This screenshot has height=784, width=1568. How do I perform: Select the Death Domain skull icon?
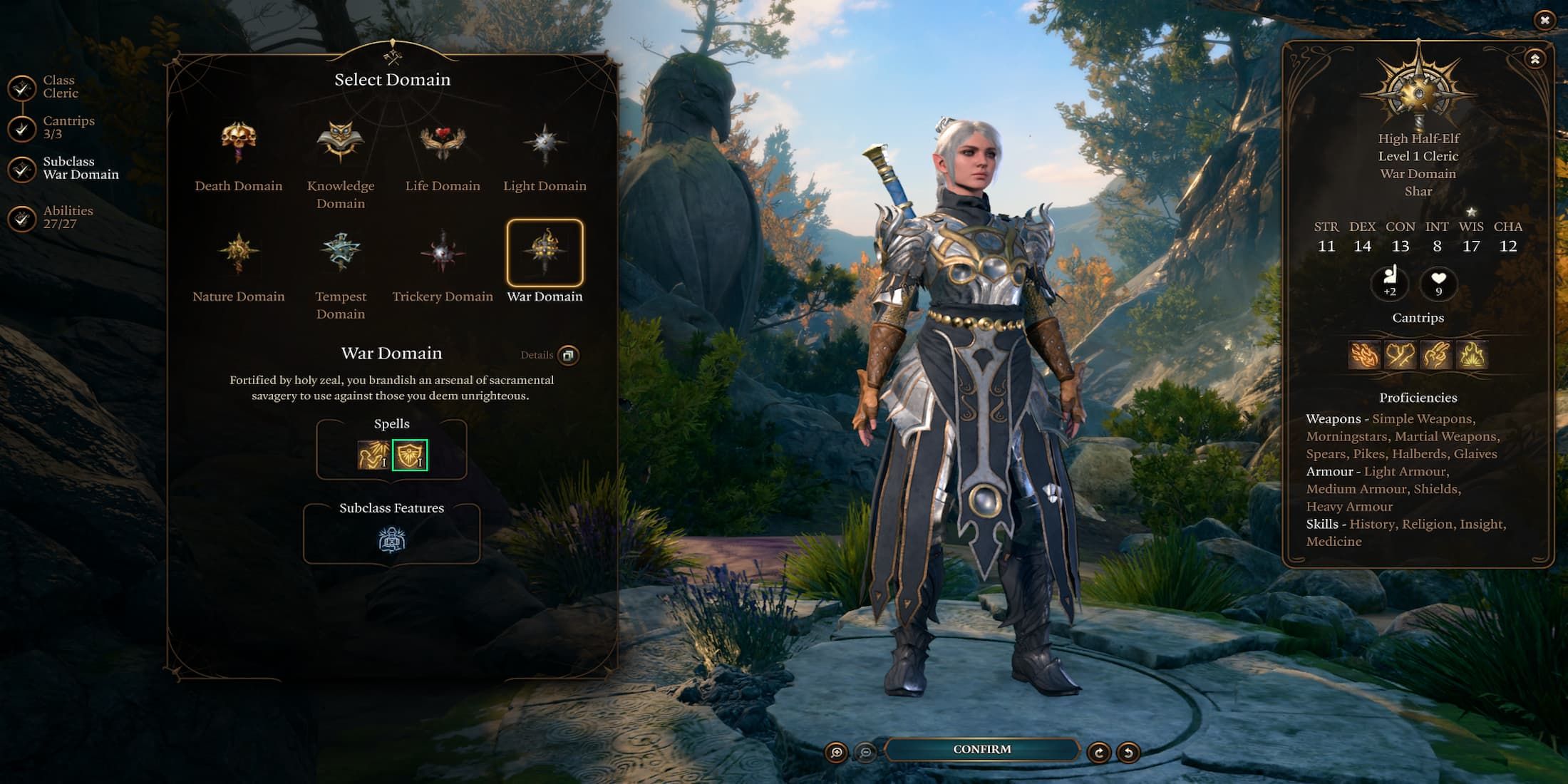coord(238,141)
